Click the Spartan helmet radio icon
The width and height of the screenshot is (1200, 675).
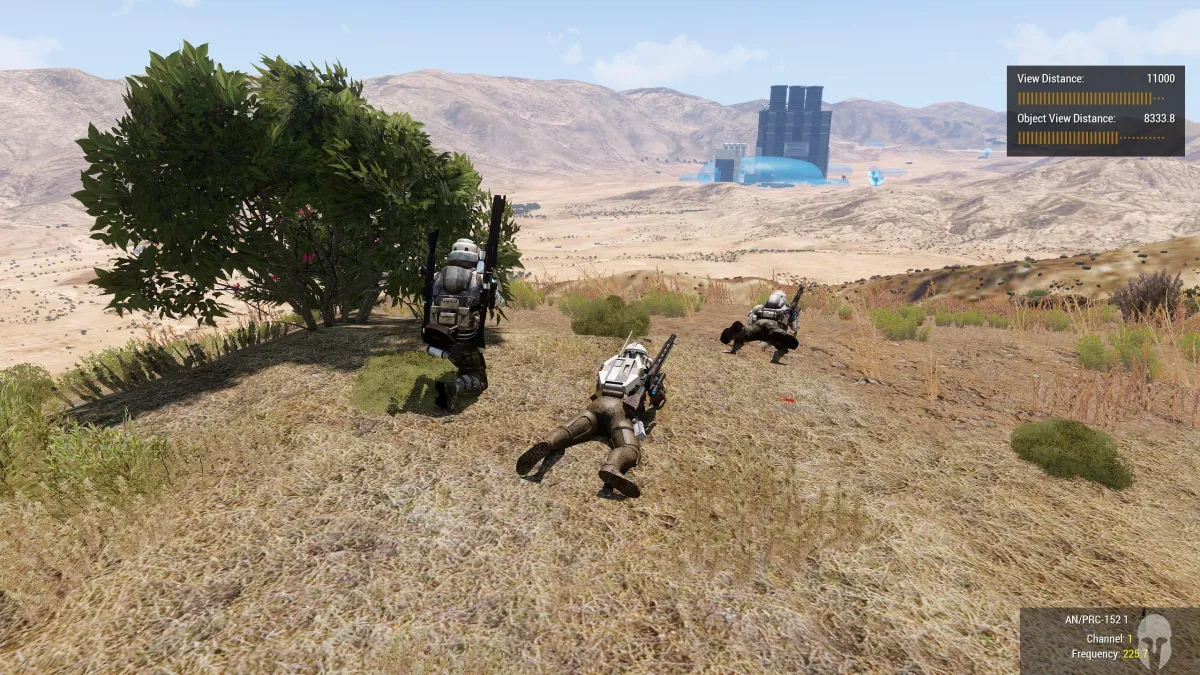pos(1153,636)
